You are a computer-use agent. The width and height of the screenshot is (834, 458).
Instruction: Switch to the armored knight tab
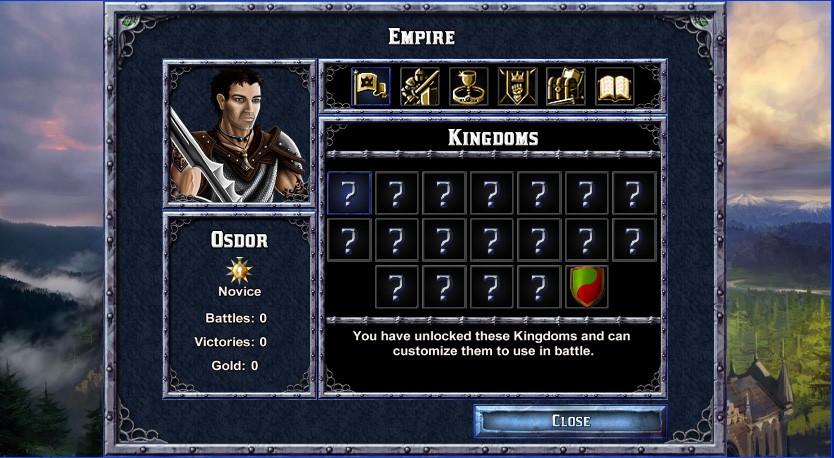tap(420, 87)
